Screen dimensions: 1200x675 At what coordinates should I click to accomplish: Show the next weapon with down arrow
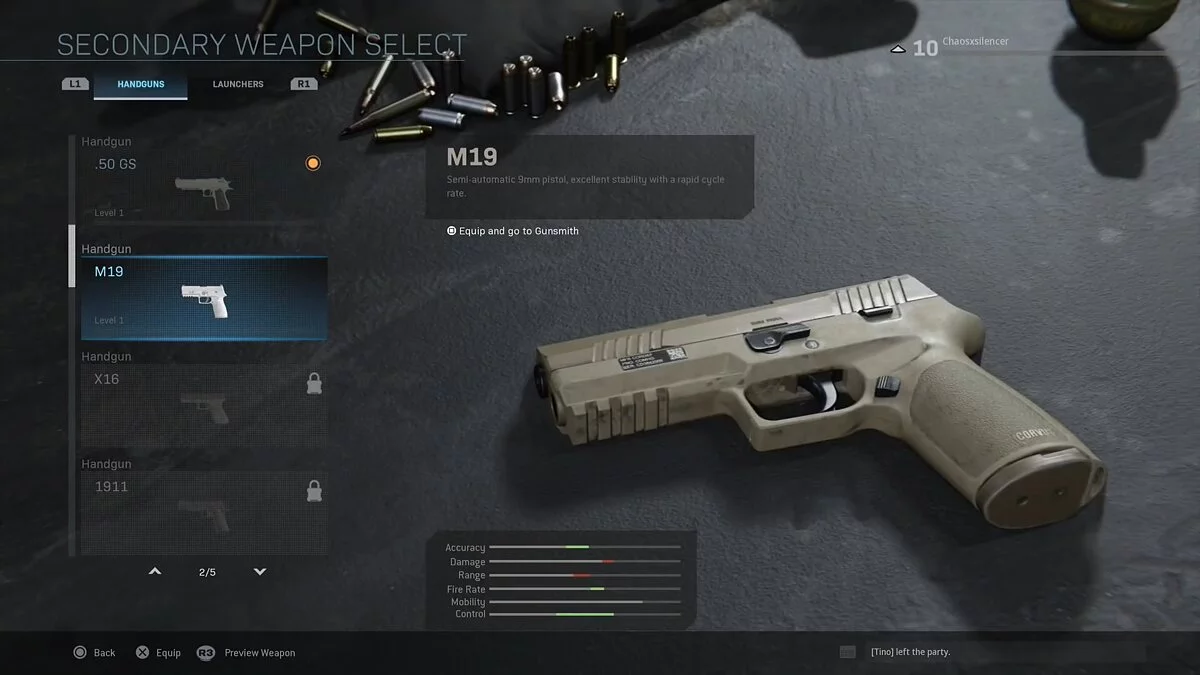click(260, 572)
